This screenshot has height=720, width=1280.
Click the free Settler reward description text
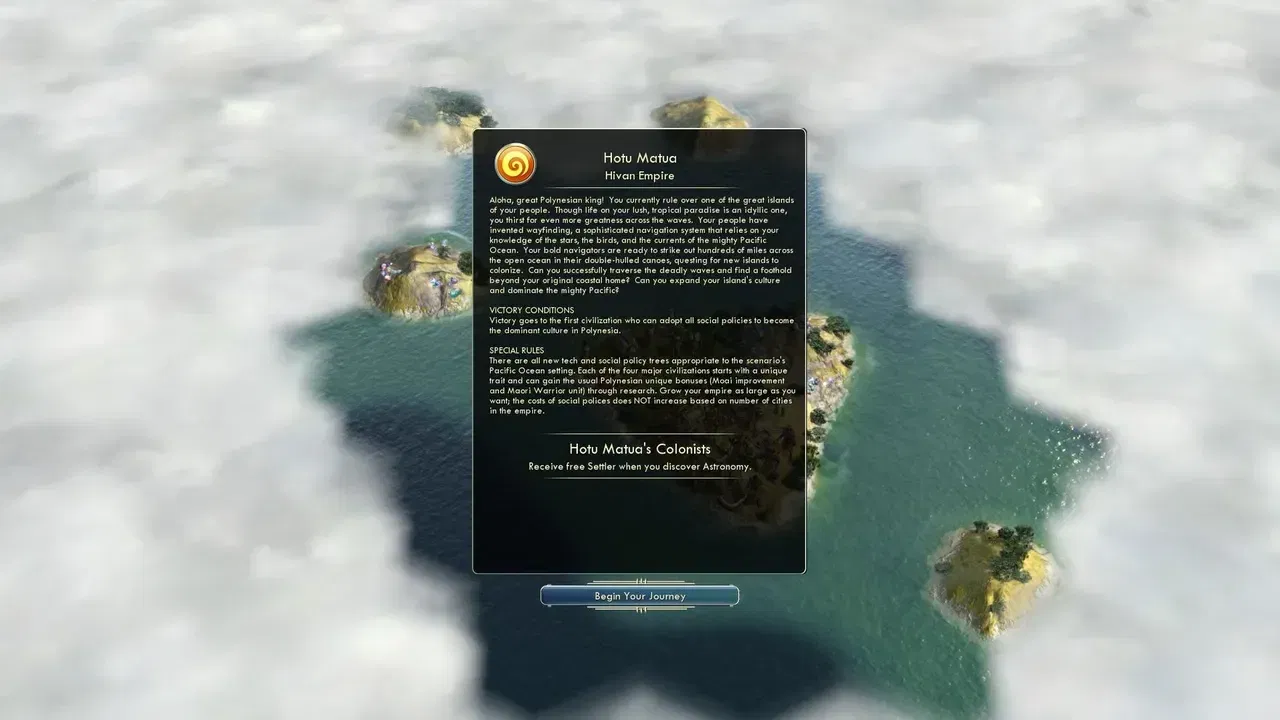pos(639,466)
